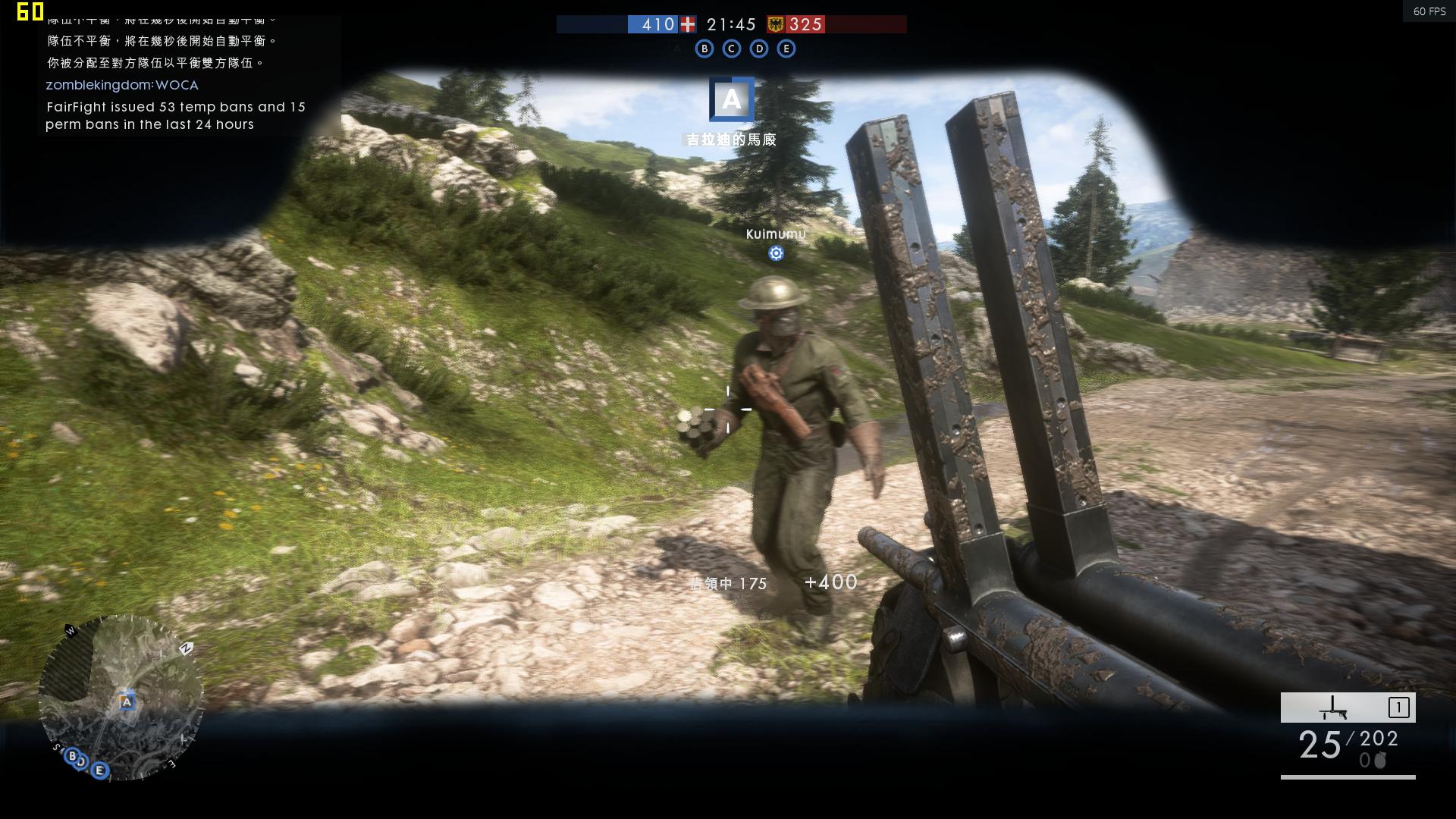Screen dimensions: 1456x819
Task: Select objective E flag icon in top row
Action: click(x=786, y=49)
